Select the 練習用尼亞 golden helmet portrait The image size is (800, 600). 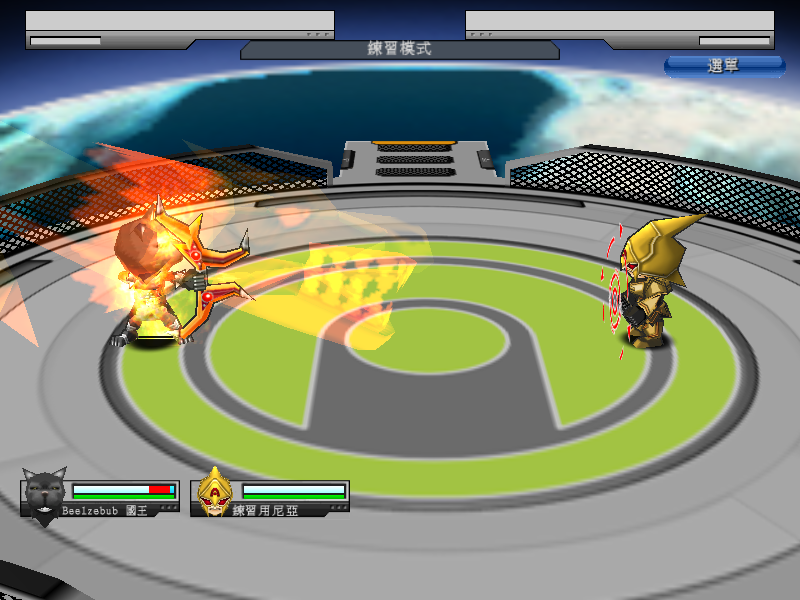click(213, 493)
